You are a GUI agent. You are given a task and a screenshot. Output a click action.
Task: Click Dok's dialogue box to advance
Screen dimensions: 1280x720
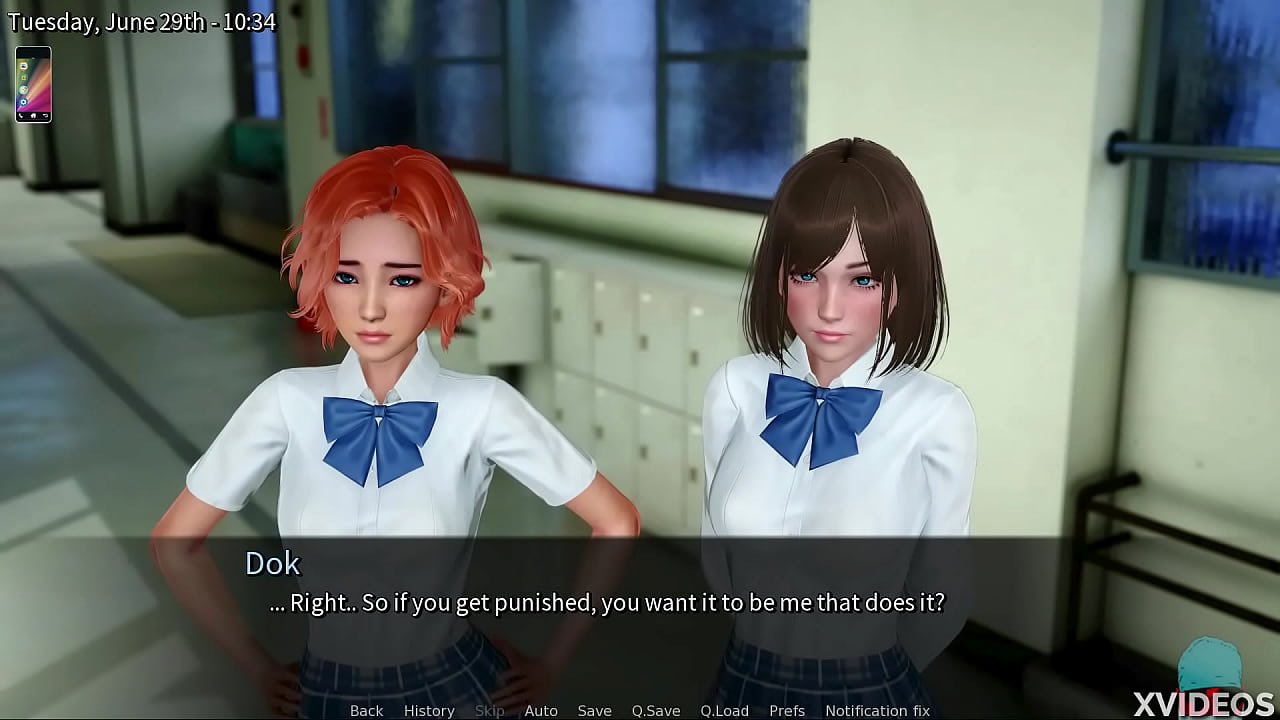pyautogui.click(x=640, y=600)
